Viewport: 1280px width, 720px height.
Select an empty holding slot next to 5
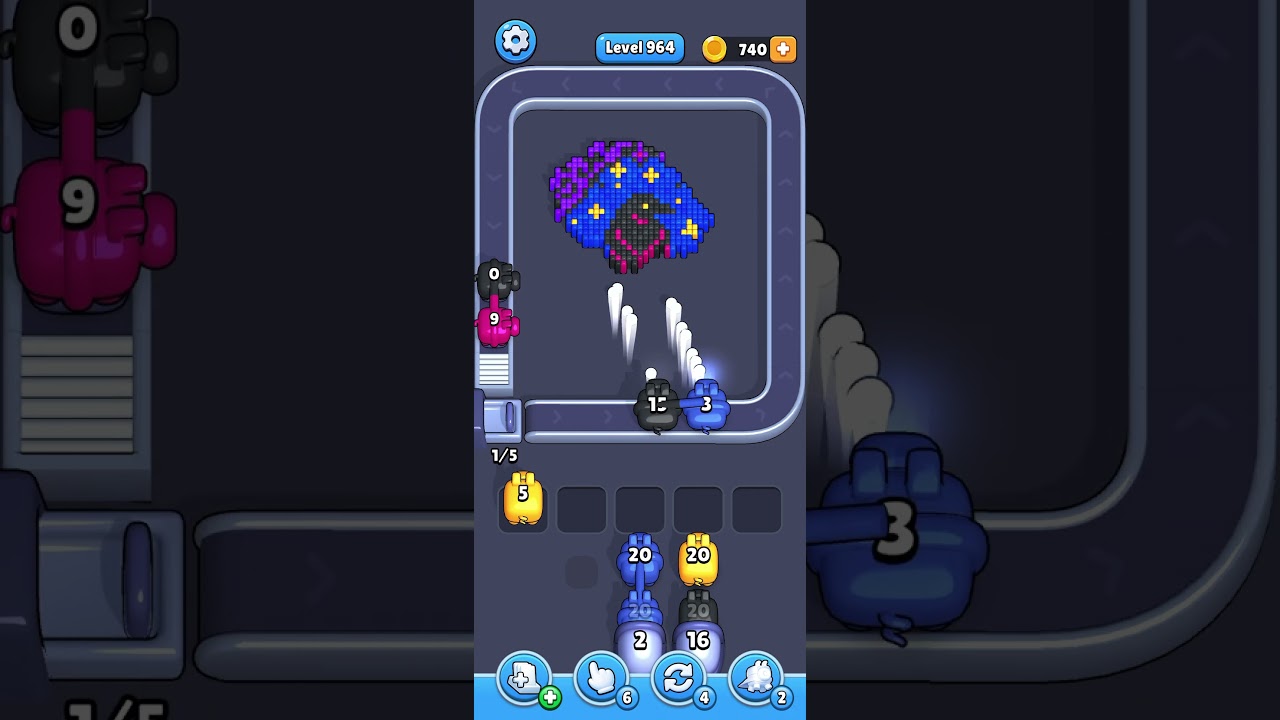(582, 507)
